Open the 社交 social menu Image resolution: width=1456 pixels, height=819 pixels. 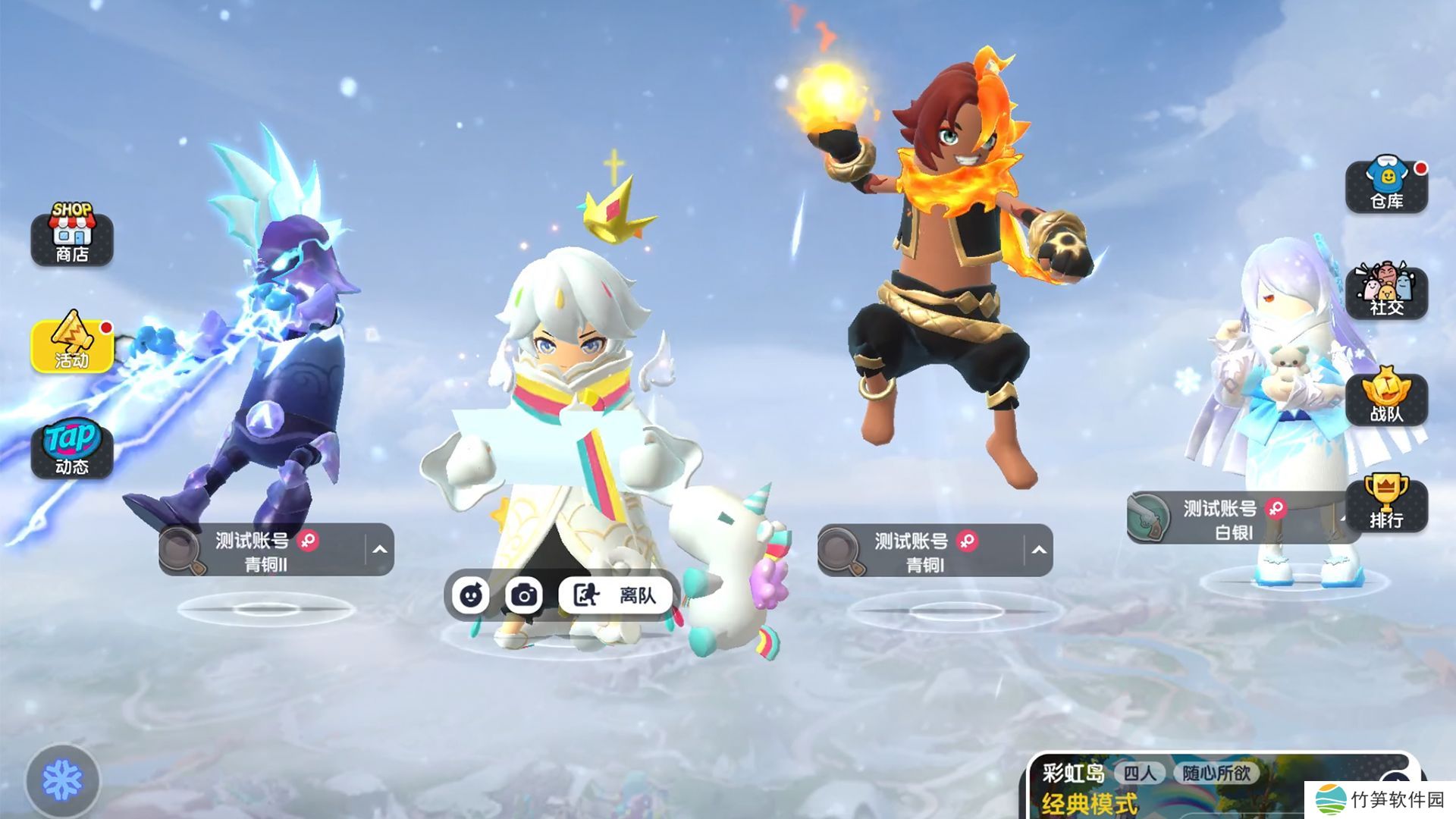1386,292
